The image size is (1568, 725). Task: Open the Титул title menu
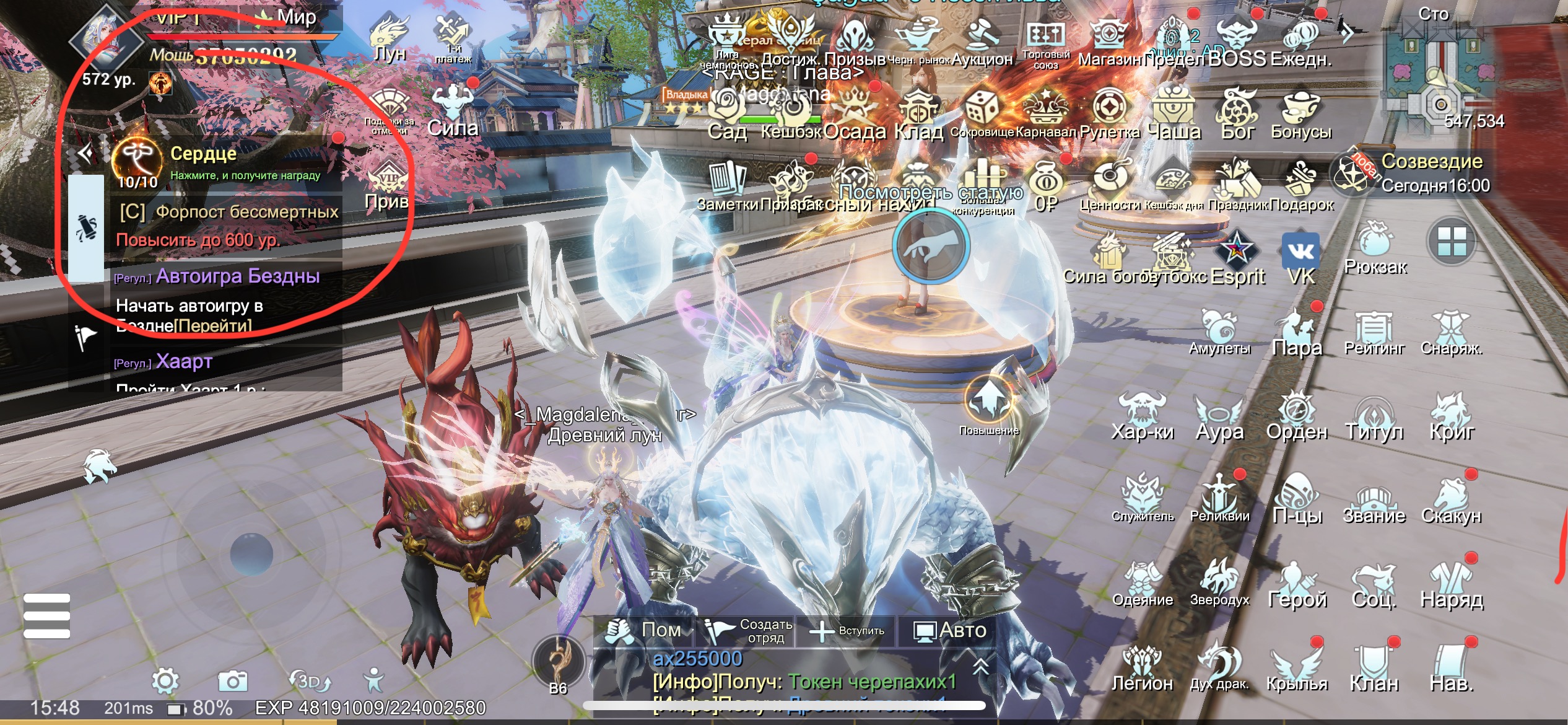point(1374,417)
